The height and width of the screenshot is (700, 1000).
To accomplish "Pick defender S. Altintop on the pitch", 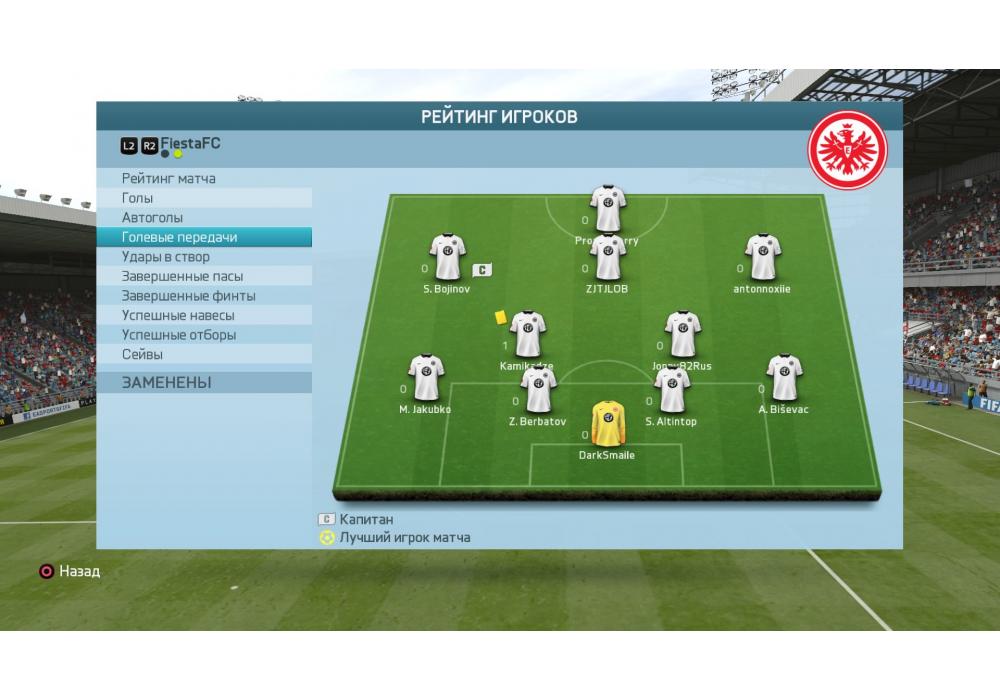I will click(x=671, y=390).
